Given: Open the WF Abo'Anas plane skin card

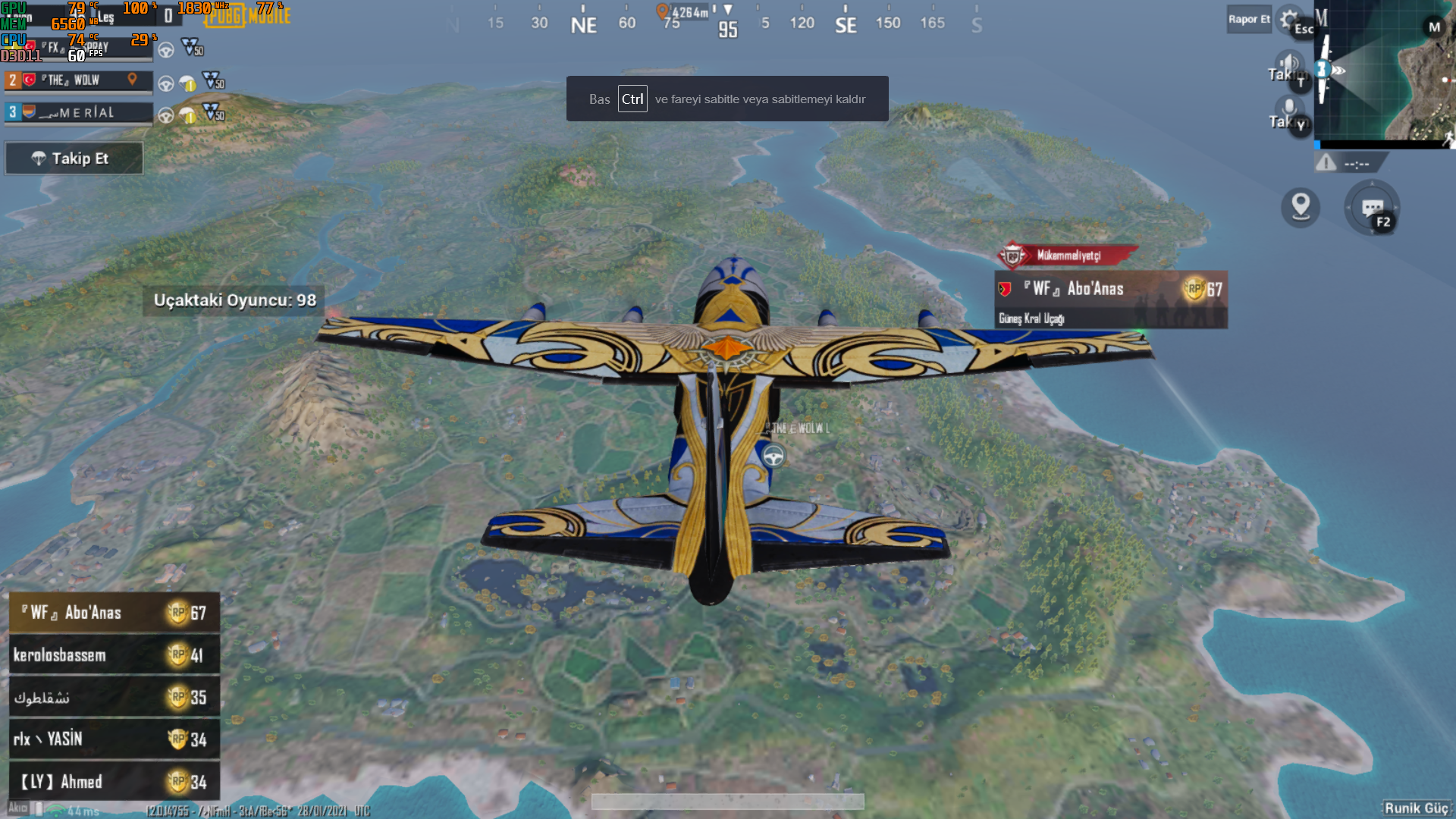Looking at the screenshot, I should pyautogui.click(x=1110, y=300).
